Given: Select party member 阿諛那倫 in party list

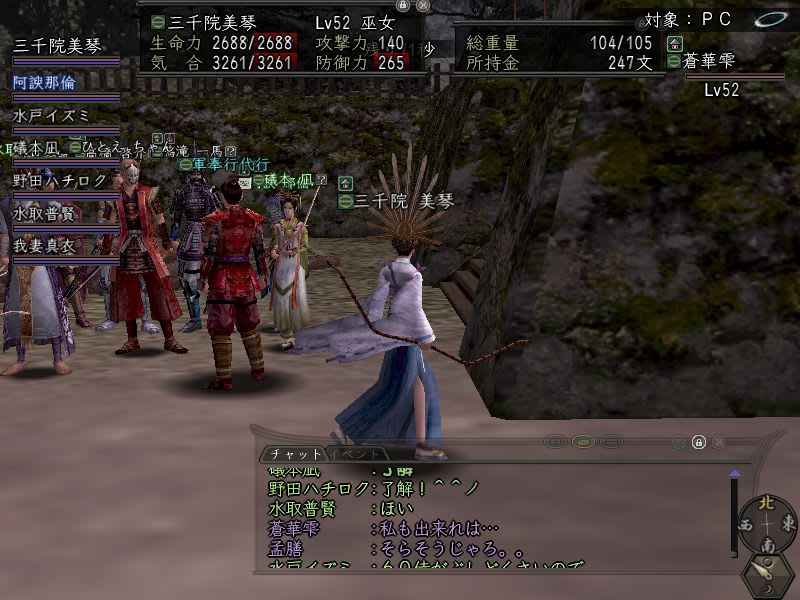Looking at the screenshot, I should click(x=45, y=82).
